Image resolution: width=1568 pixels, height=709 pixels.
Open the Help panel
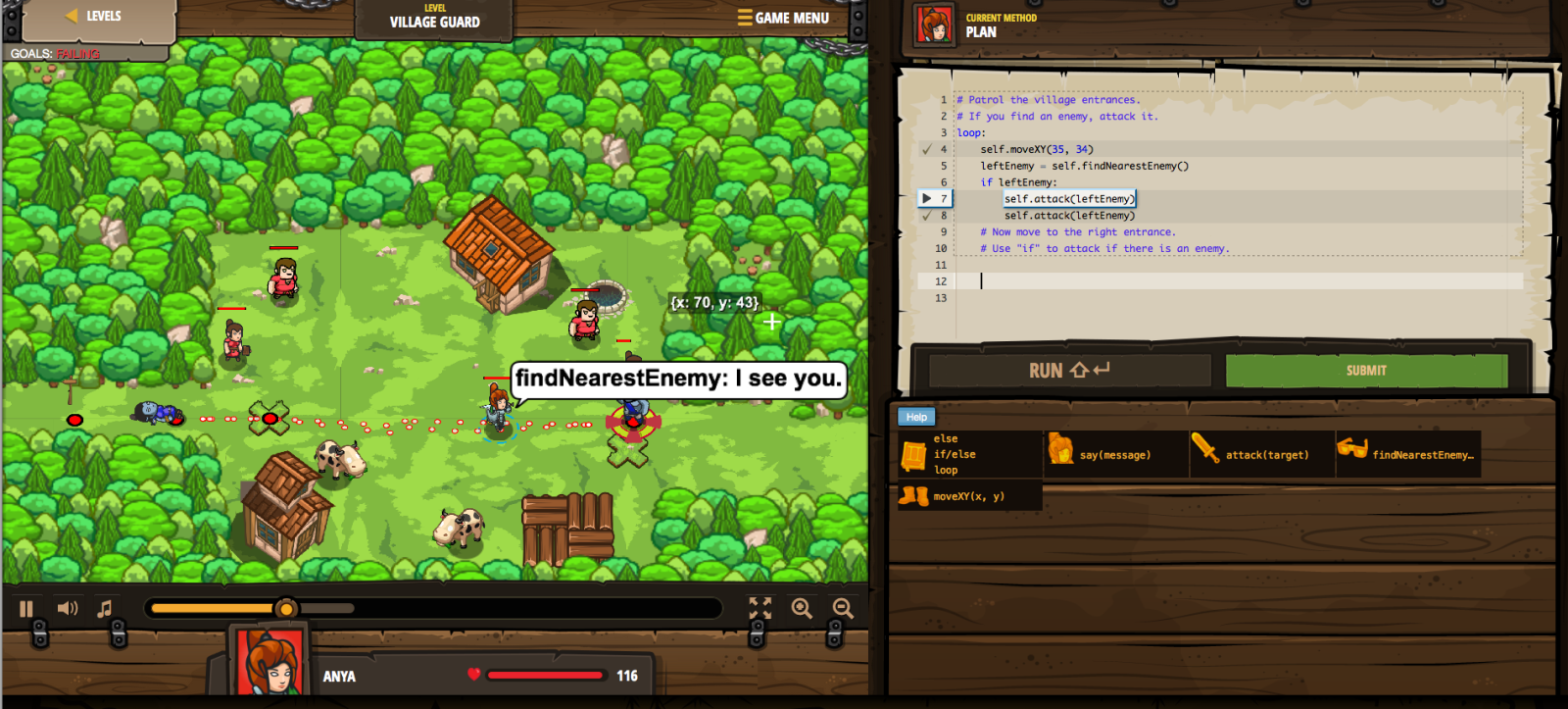pyautogui.click(x=915, y=417)
